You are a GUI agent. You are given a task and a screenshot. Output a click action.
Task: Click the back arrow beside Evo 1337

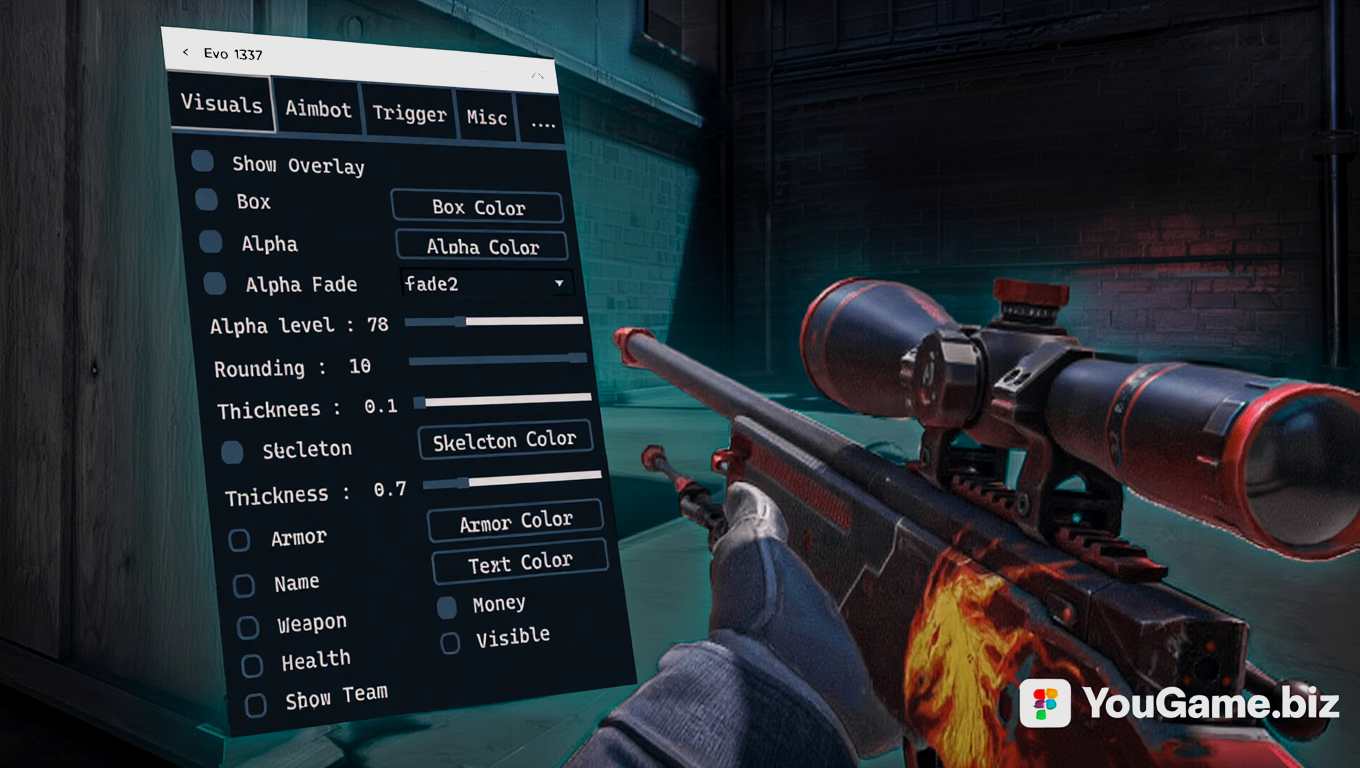[185, 52]
